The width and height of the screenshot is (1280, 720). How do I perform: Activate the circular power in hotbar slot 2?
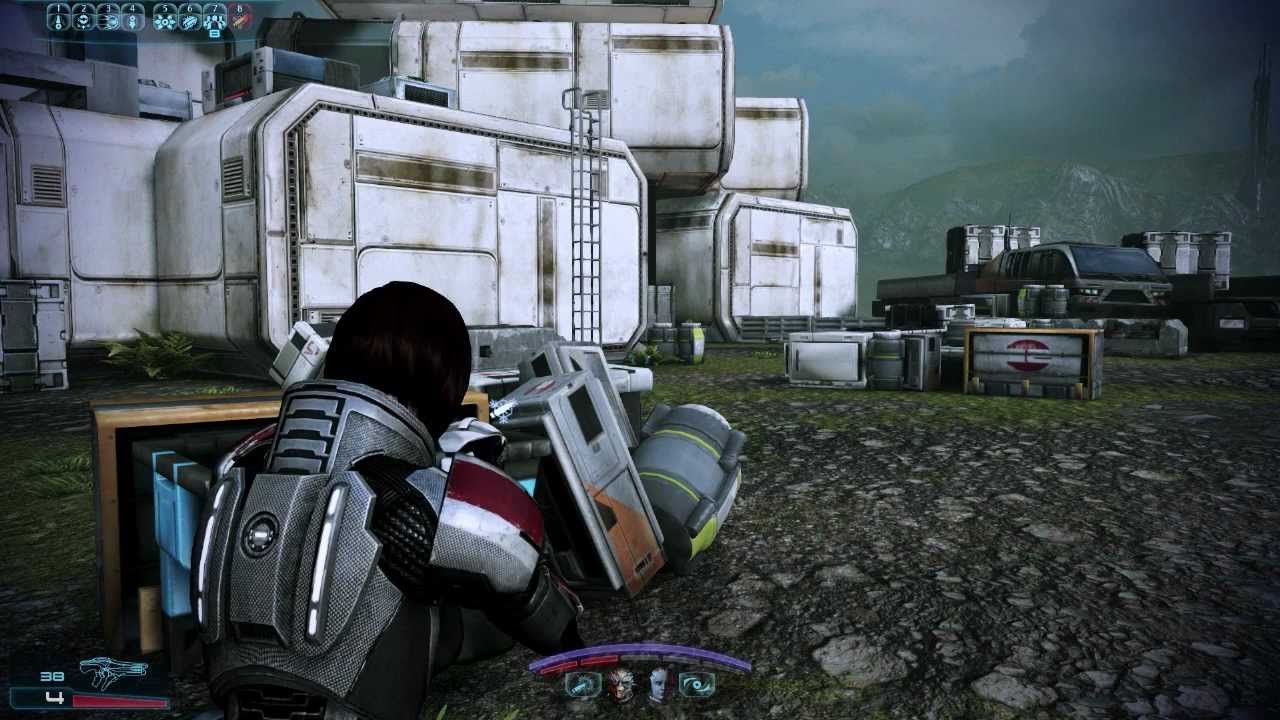tap(84, 20)
